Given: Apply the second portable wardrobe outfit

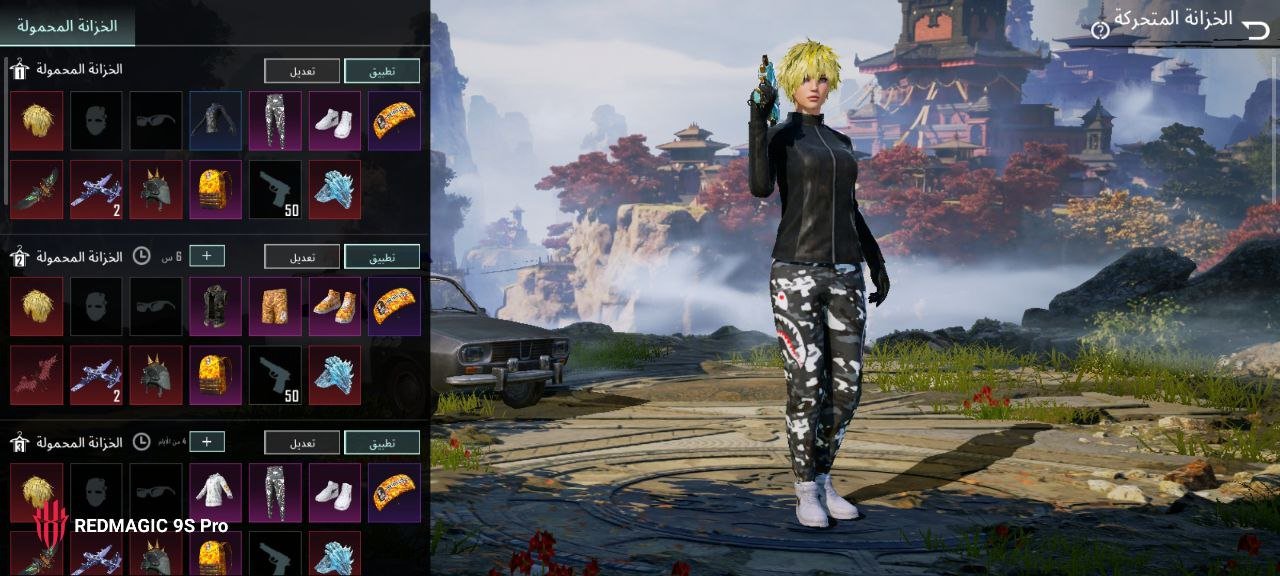Looking at the screenshot, I should click(382, 257).
